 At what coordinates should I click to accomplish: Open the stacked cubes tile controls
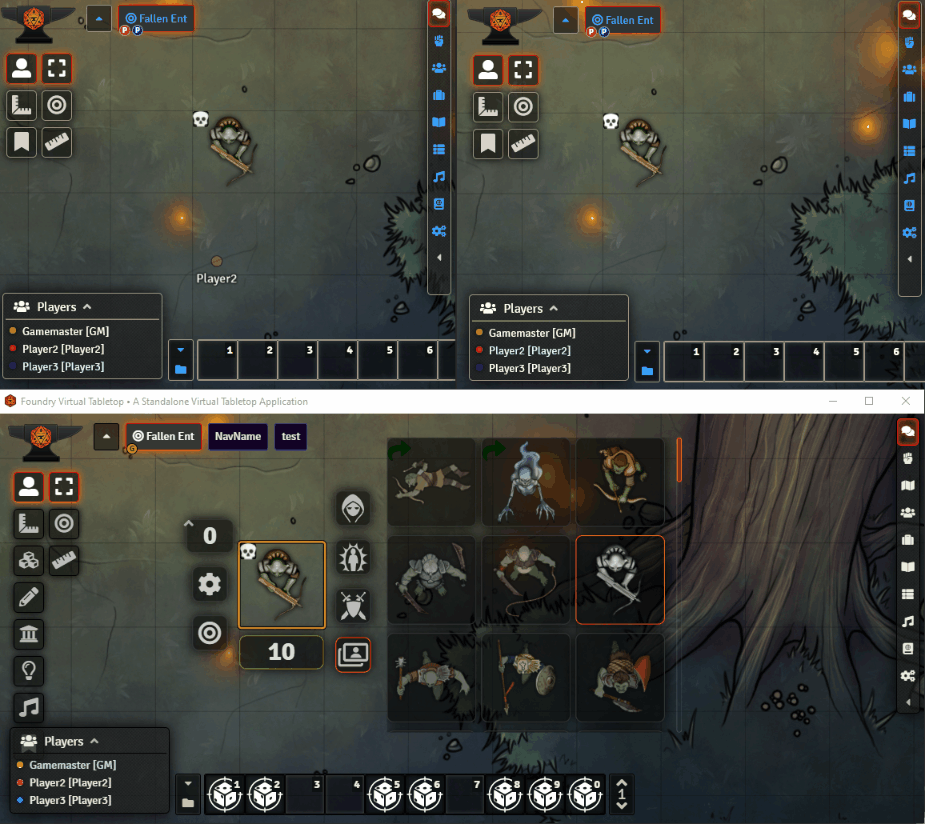point(28,561)
